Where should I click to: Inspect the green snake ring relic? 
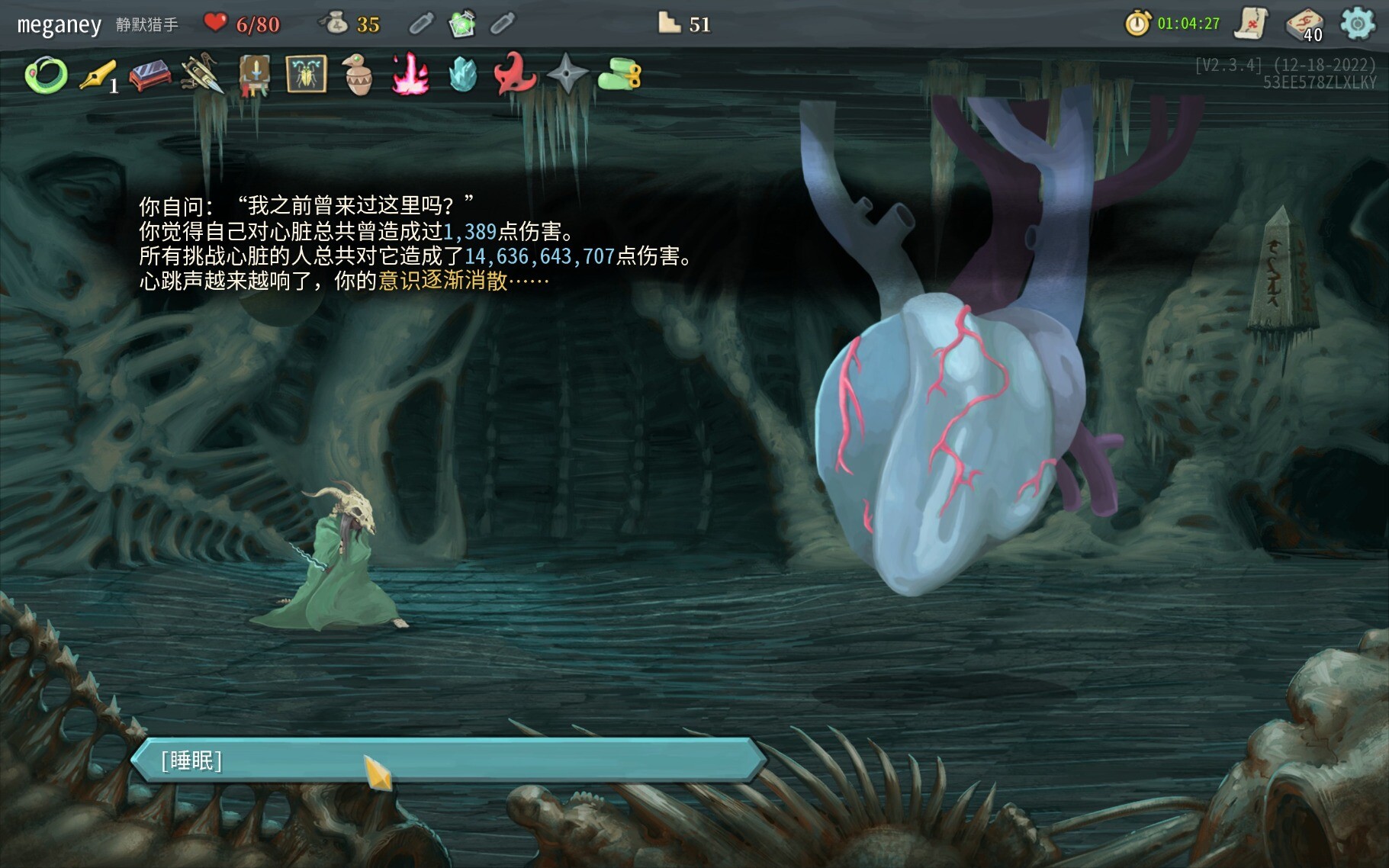pyautogui.click(x=46, y=76)
